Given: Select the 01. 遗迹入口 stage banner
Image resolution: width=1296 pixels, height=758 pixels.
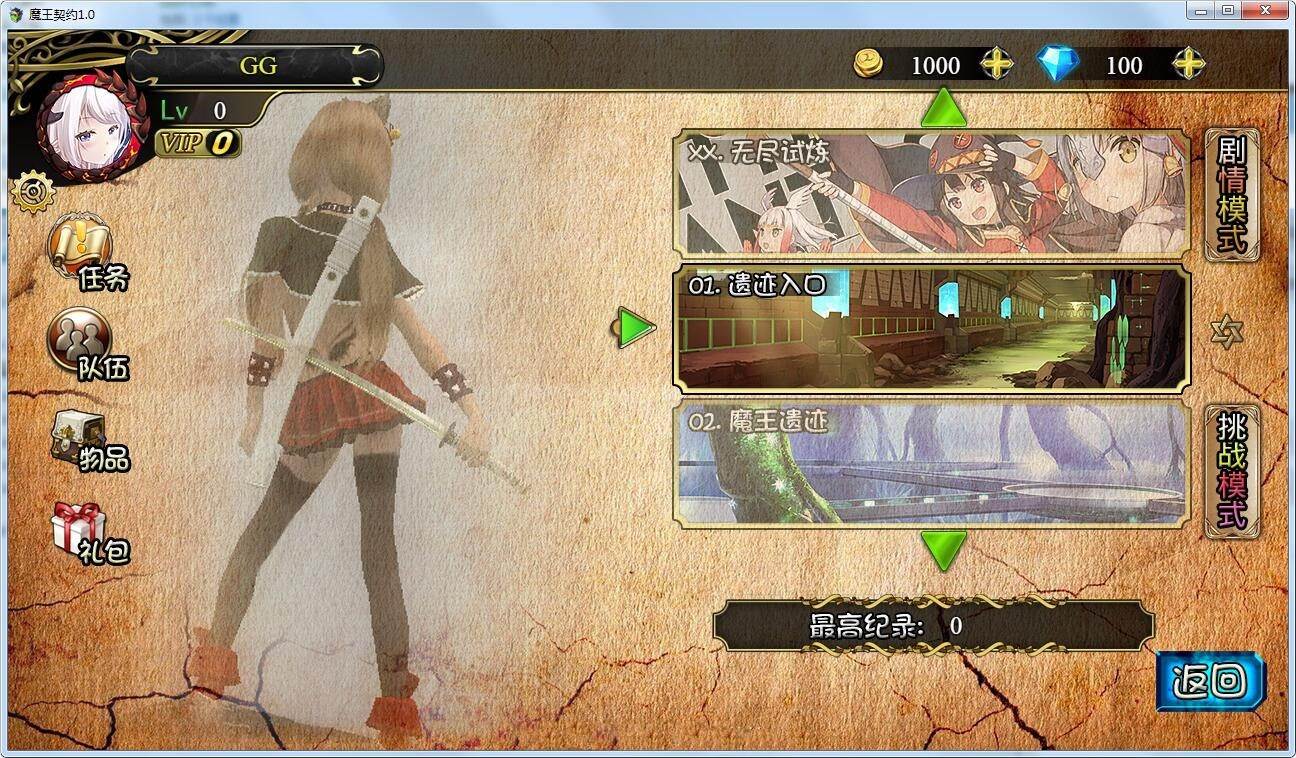Looking at the screenshot, I should pos(930,330).
